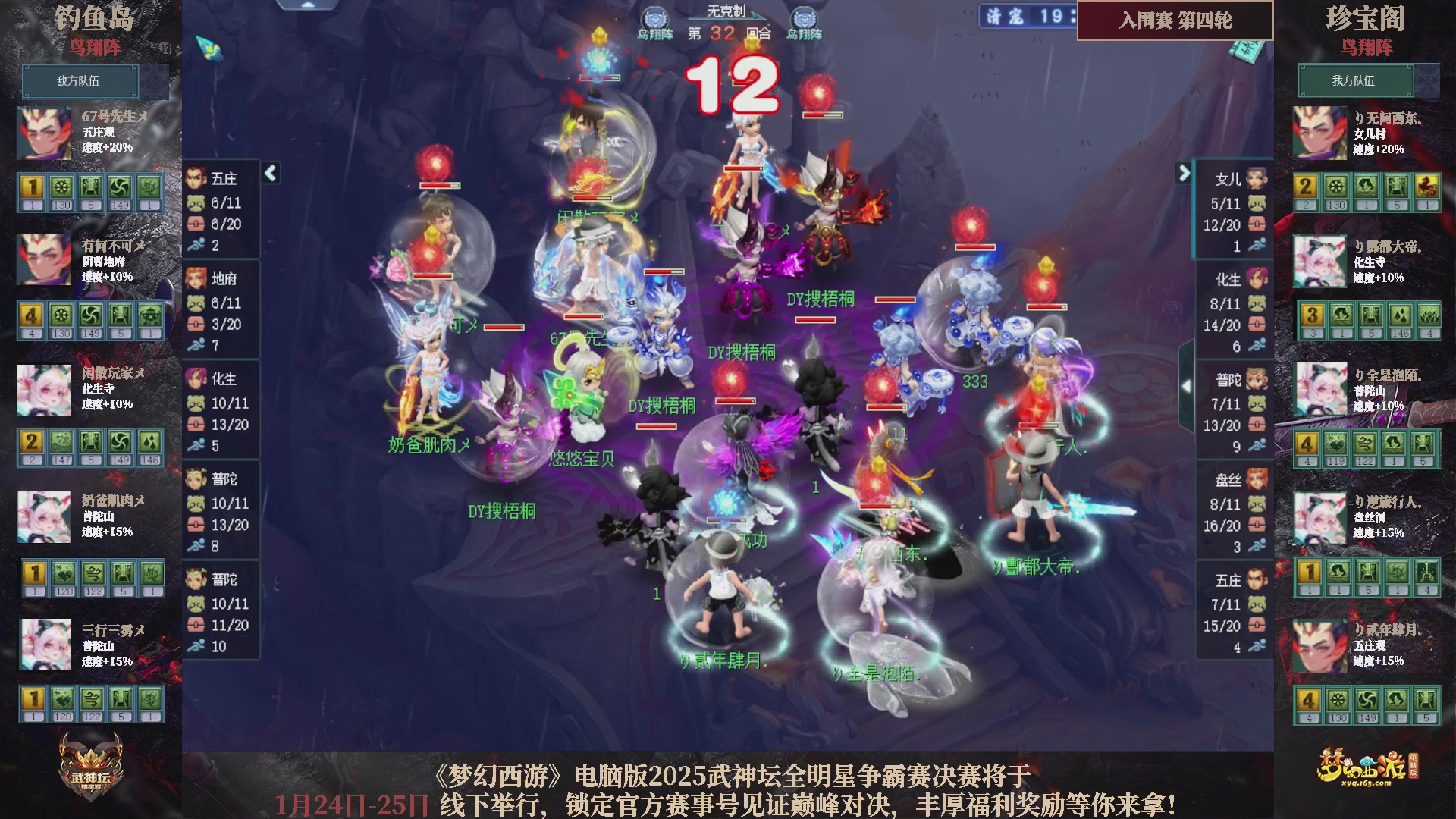Select the HP peach icon in the 地府 row
This screenshot has height=819, width=1456.
(196, 303)
